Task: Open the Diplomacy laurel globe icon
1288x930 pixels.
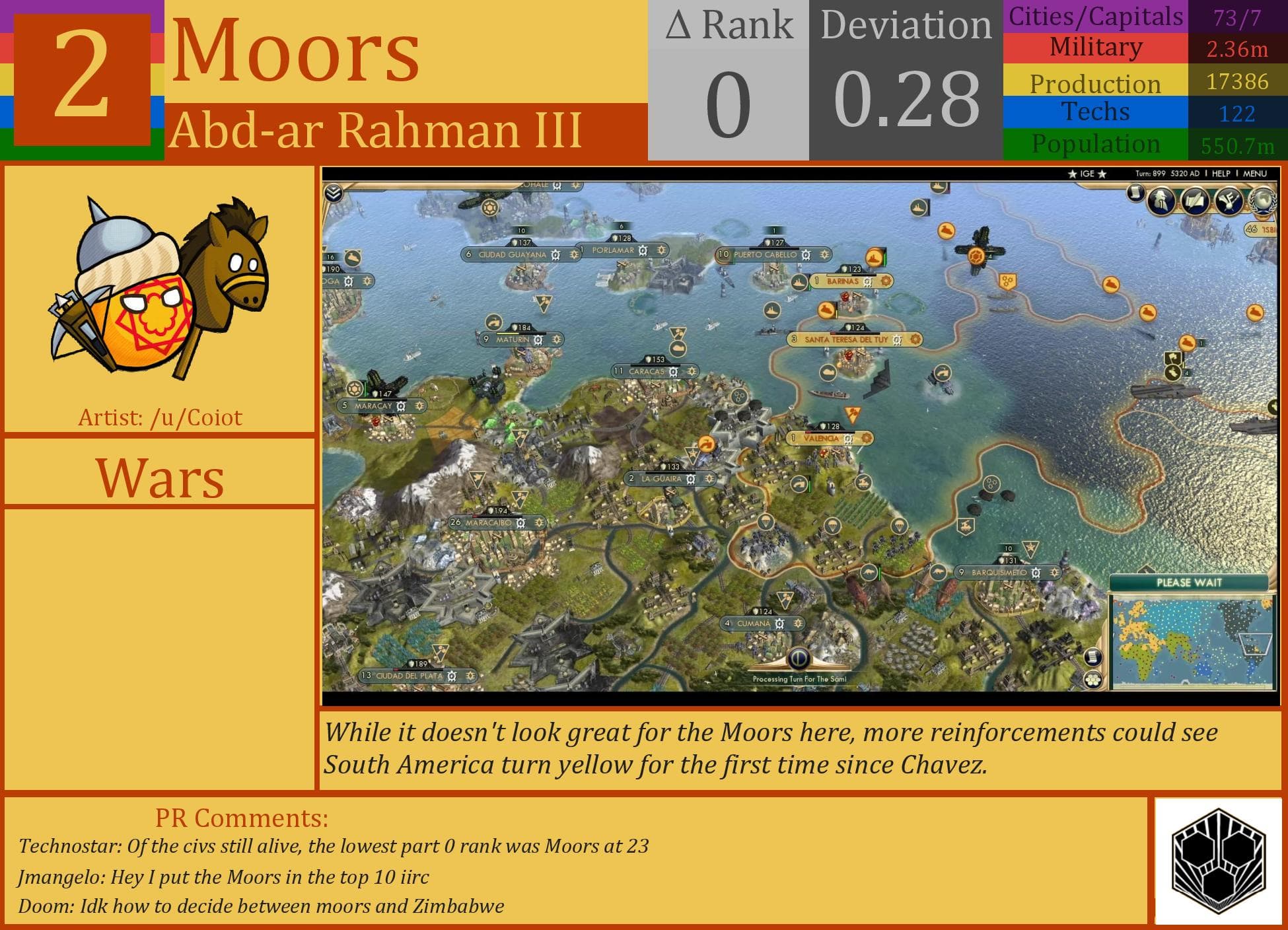Action: point(1264,200)
